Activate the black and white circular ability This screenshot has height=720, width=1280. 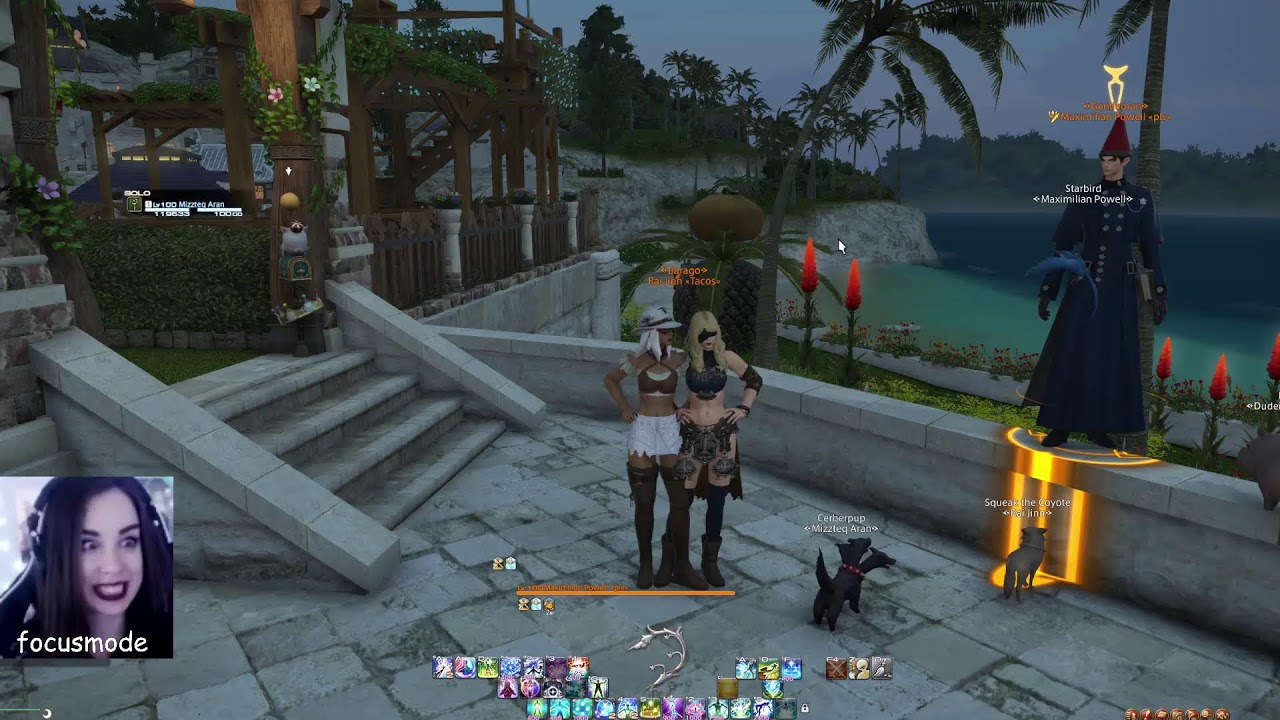click(553, 690)
